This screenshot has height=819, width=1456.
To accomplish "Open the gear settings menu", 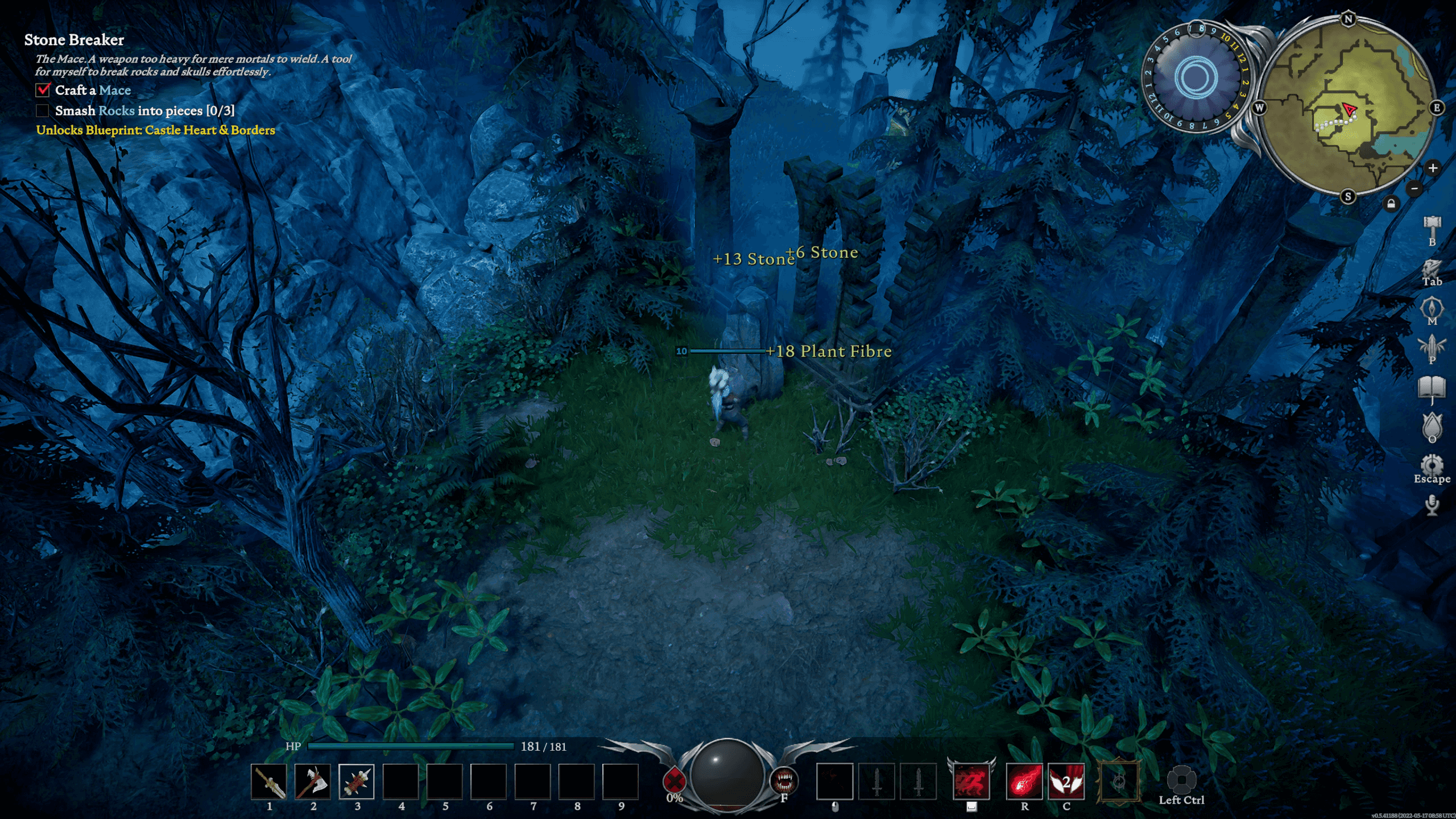I will [1432, 464].
